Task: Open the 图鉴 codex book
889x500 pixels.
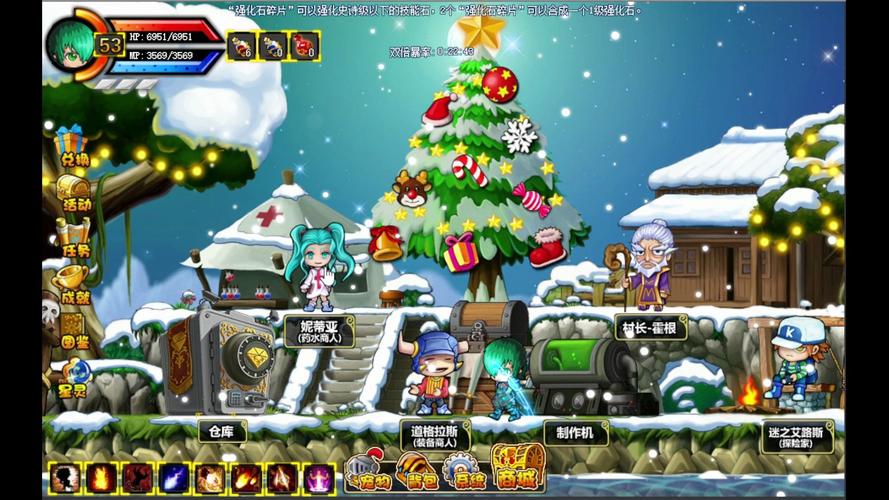Action: pos(72,327)
